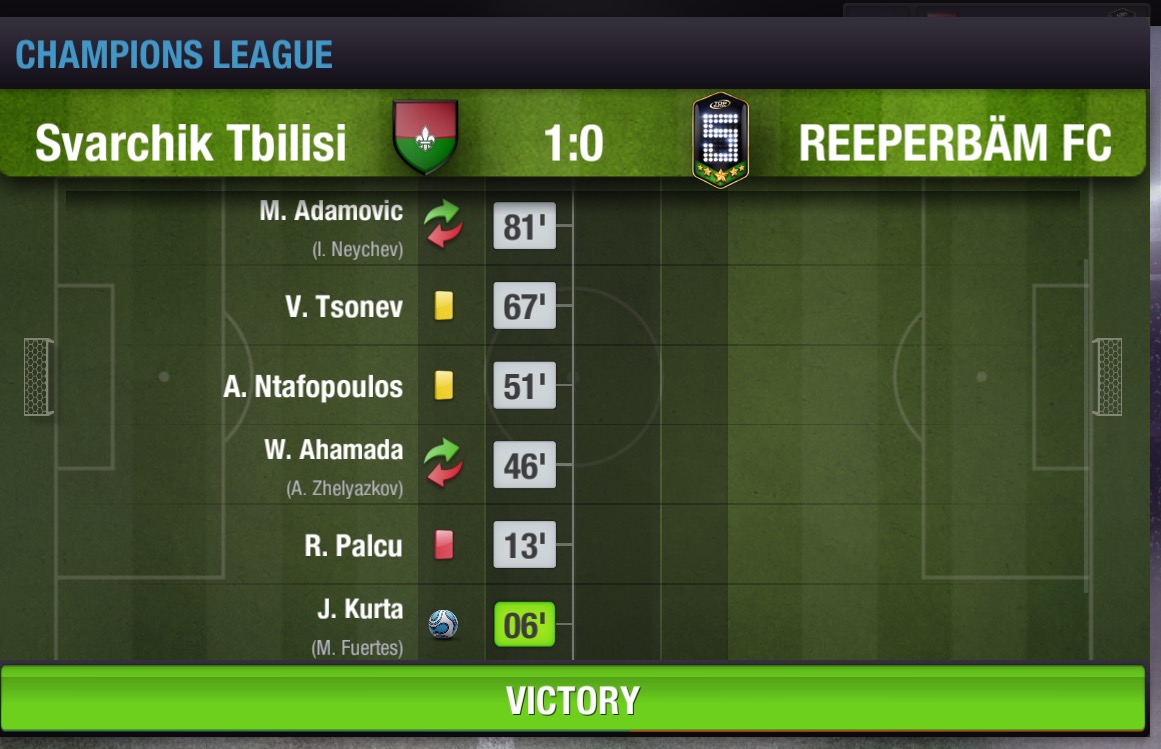This screenshot has width=1161, height=749.
Task: Open Svarchik Tbilisi's red and green crest
Action: click(426, 137)
